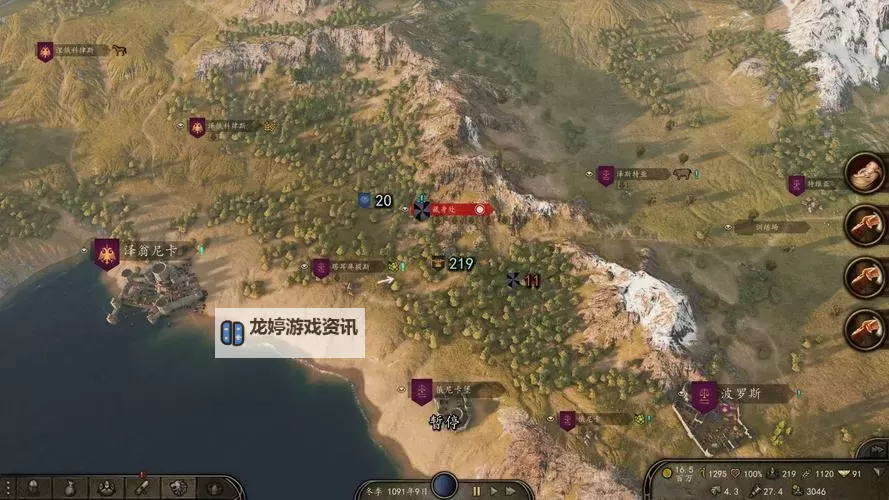Click the 龙婷游戏资讯 watermark logo
This screenshot has width=889, height=500.
coord(290,333)
